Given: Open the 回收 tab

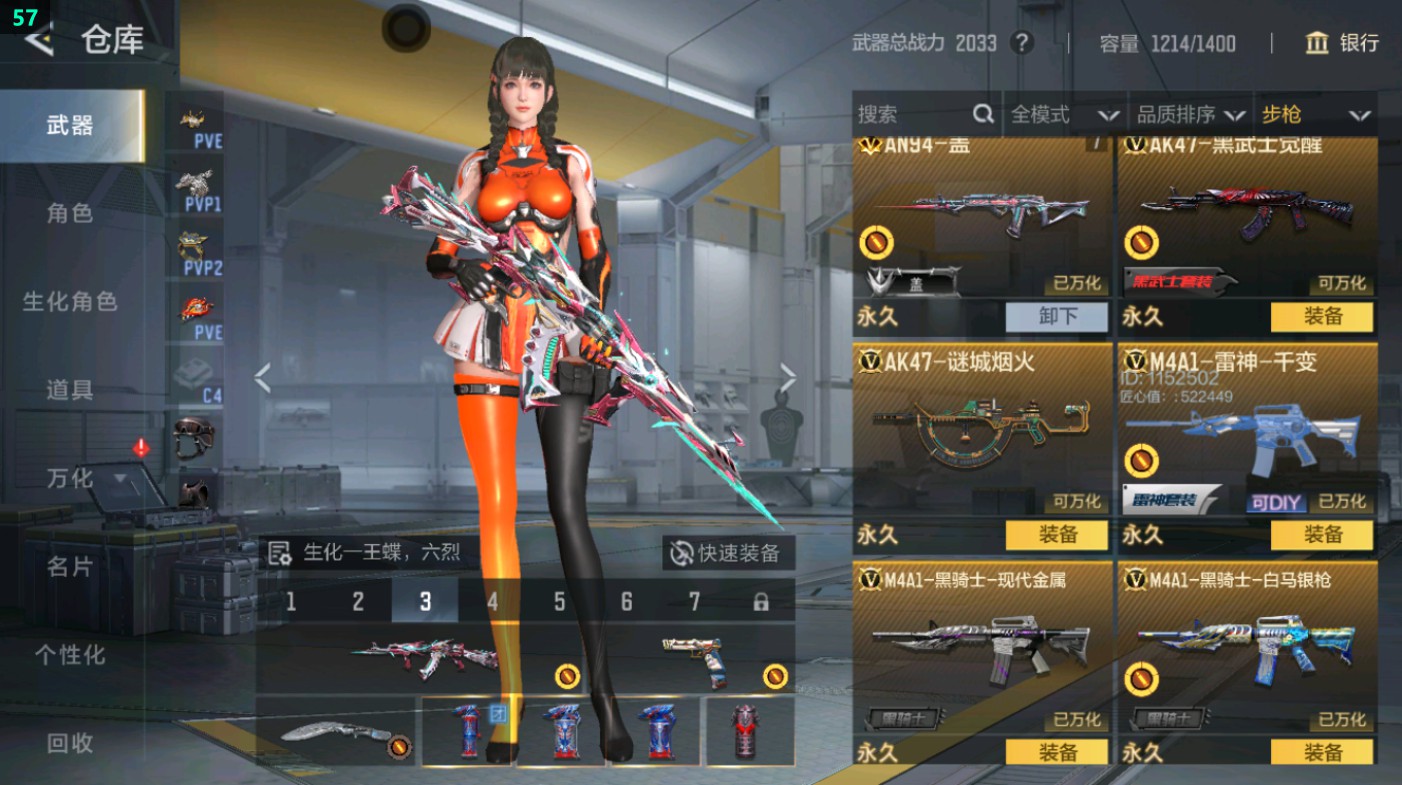Looking at the screenshot, I should (x=70, y=743).
